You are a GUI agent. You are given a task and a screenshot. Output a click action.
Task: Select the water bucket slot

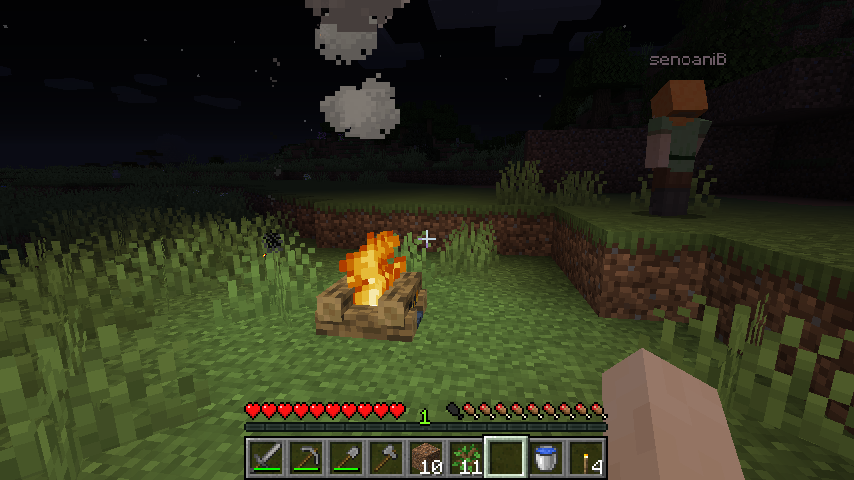point(546,458)
